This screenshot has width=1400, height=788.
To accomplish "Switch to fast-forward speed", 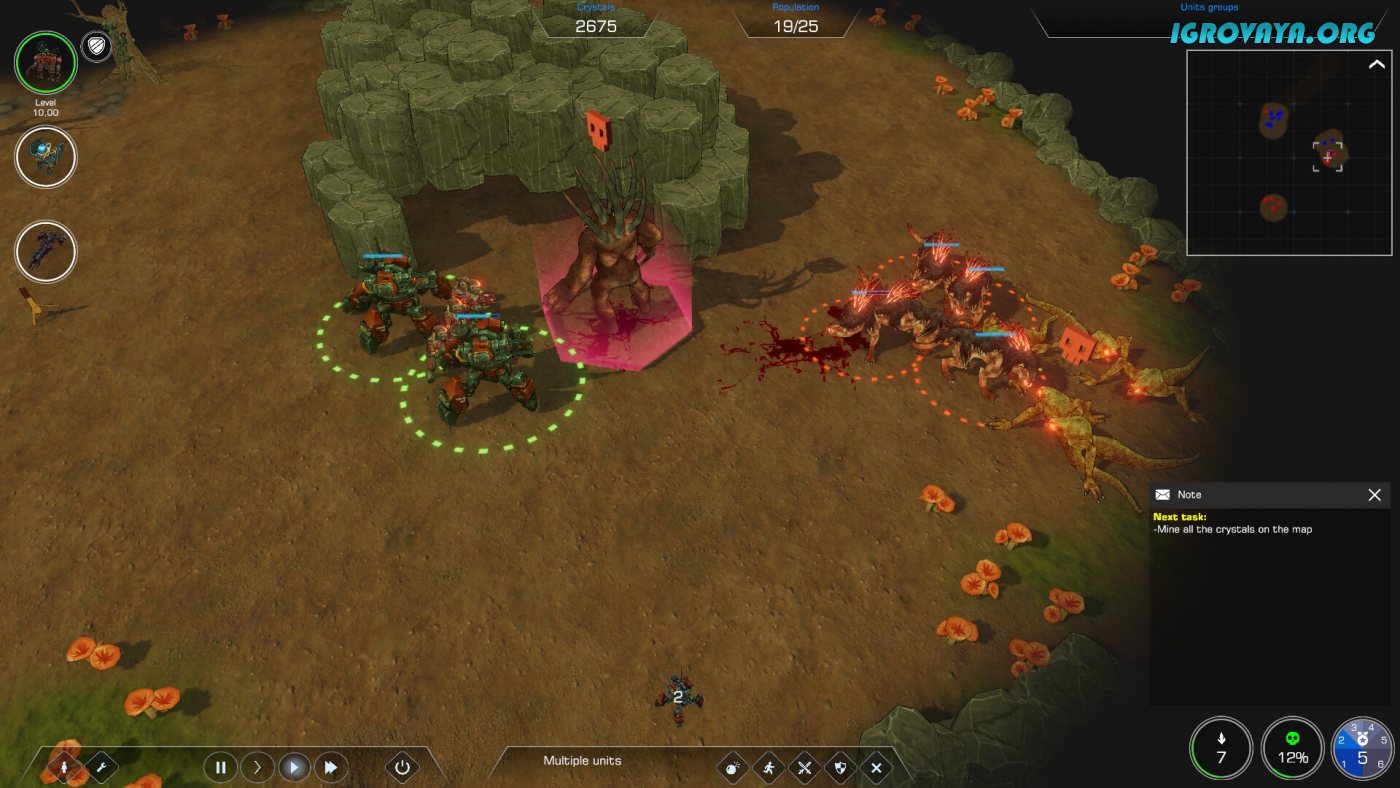I will (x=330, y=768).
